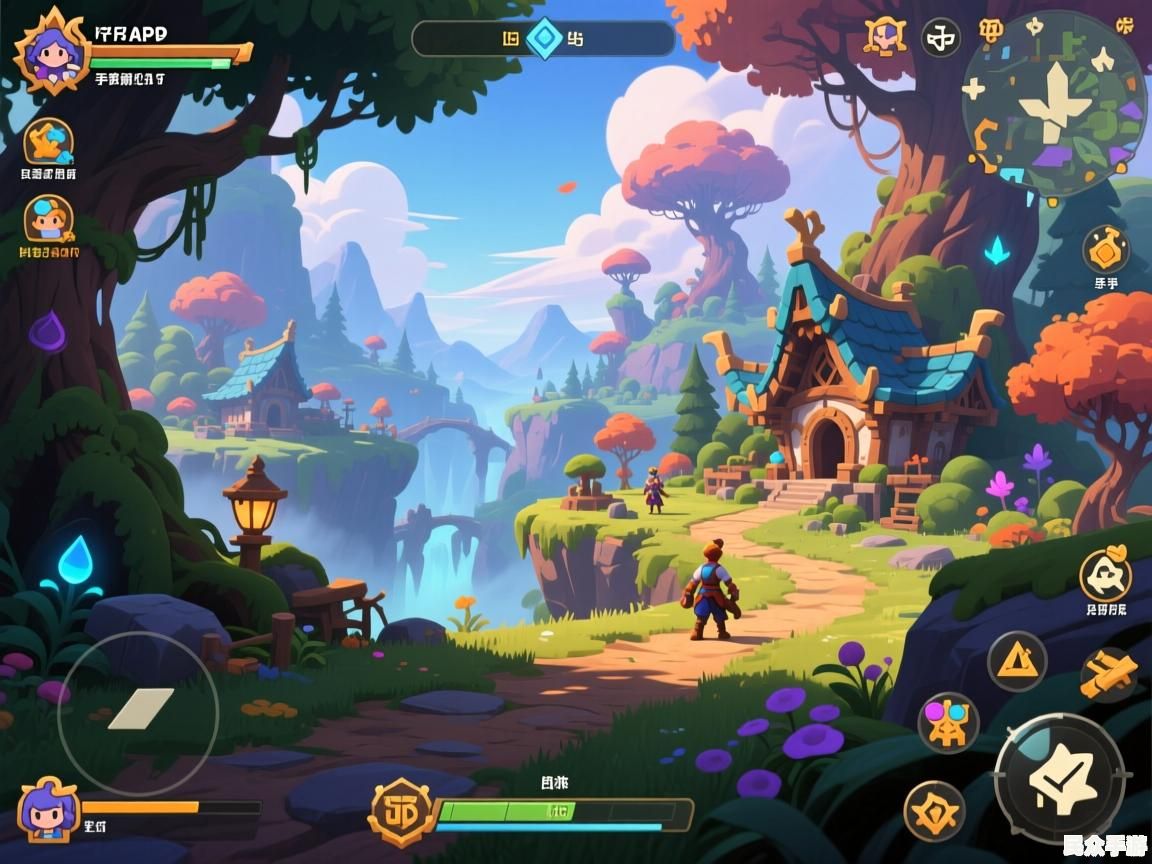Trigger the orange star-shield skill

[934, 810]
